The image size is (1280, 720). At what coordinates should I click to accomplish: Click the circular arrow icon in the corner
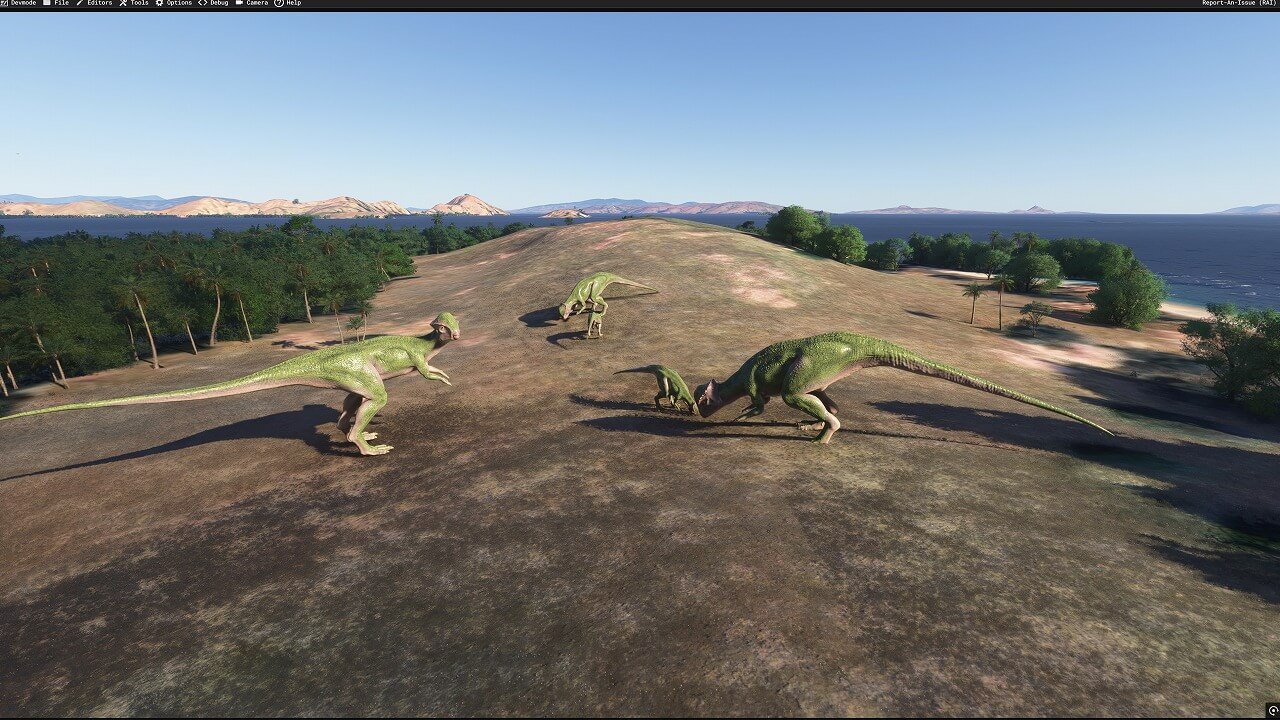[1273, 711]
